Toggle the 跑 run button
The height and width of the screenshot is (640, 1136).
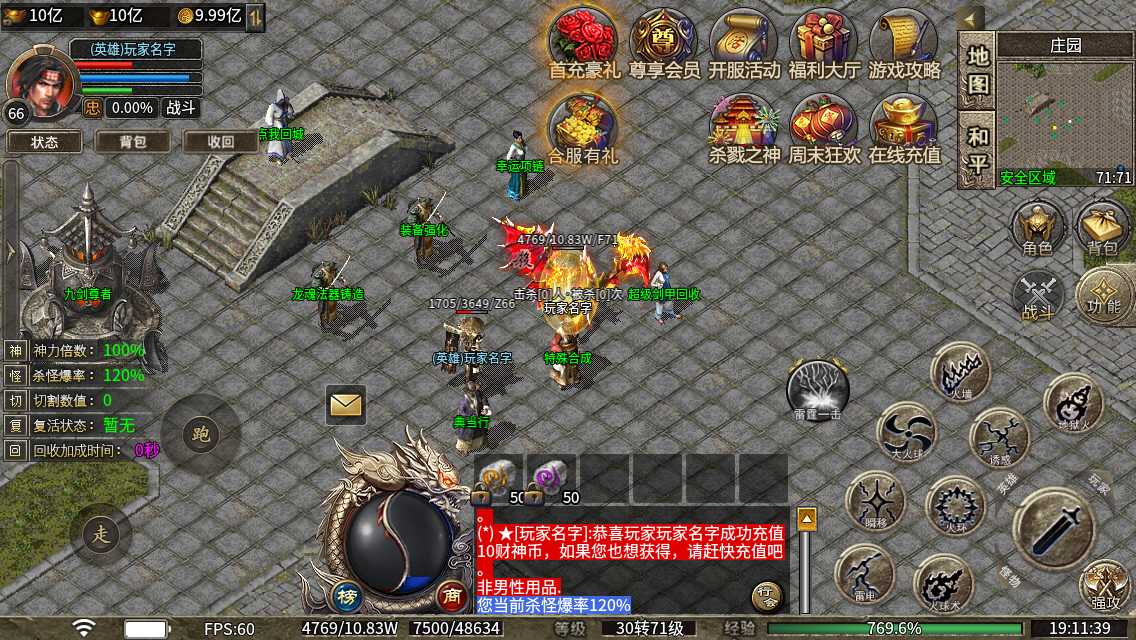point(201,434)
